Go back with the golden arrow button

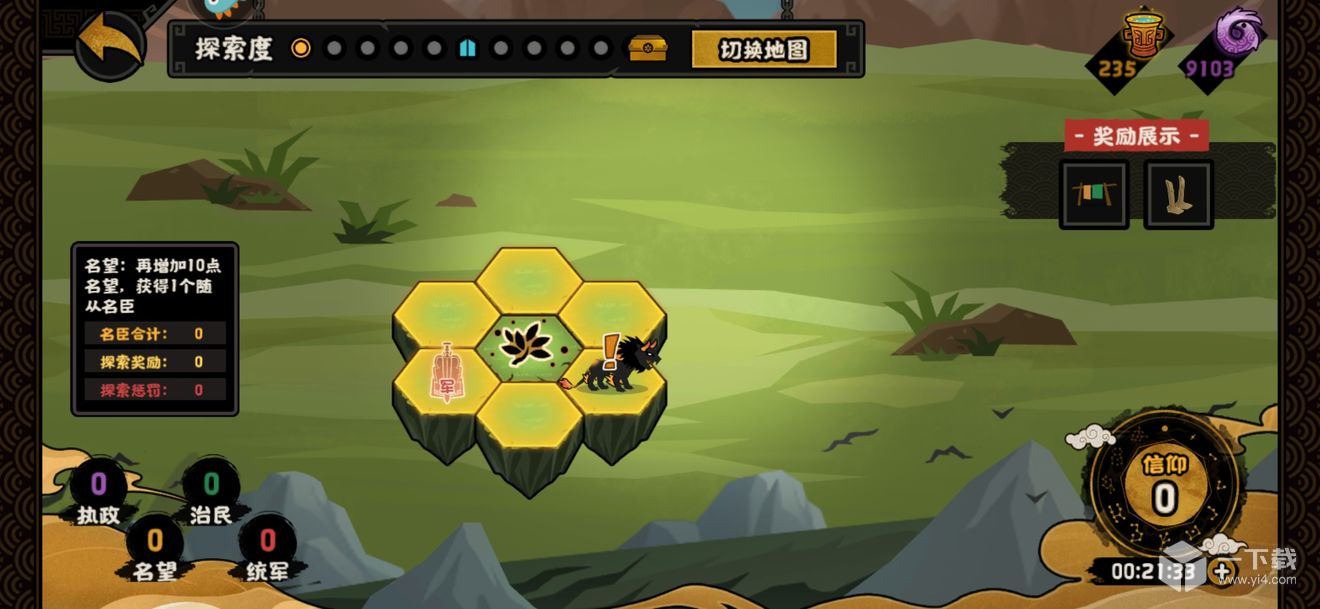point(110,41)
